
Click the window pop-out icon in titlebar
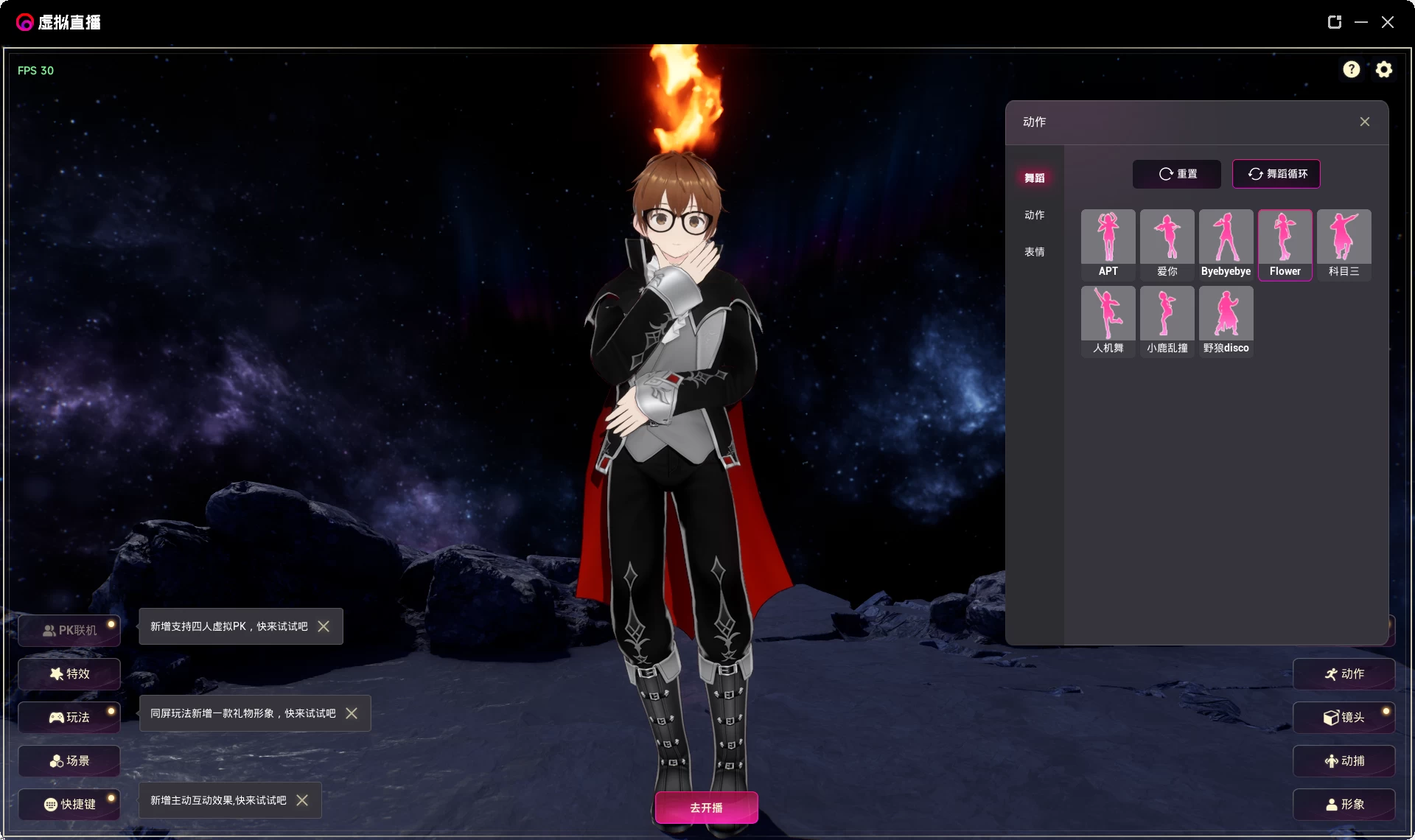(1334, 22)
